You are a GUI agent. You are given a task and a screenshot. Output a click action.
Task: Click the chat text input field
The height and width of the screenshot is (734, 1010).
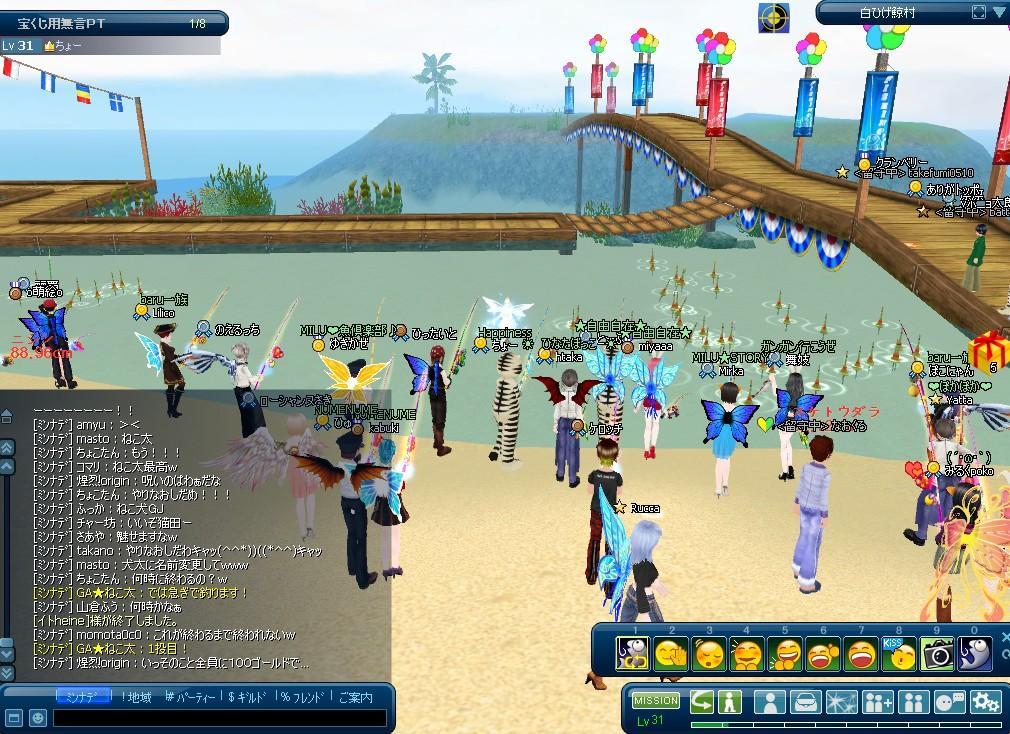click(220, 718)
